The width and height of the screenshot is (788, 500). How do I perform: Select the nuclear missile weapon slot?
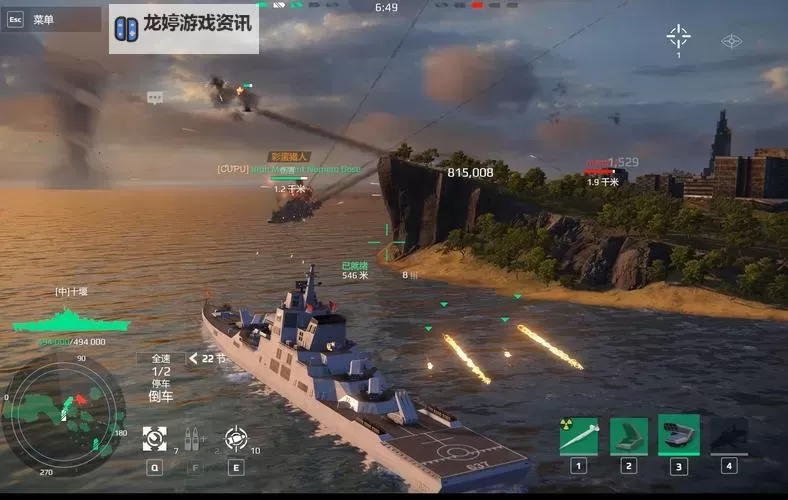(x=578, y=436)
